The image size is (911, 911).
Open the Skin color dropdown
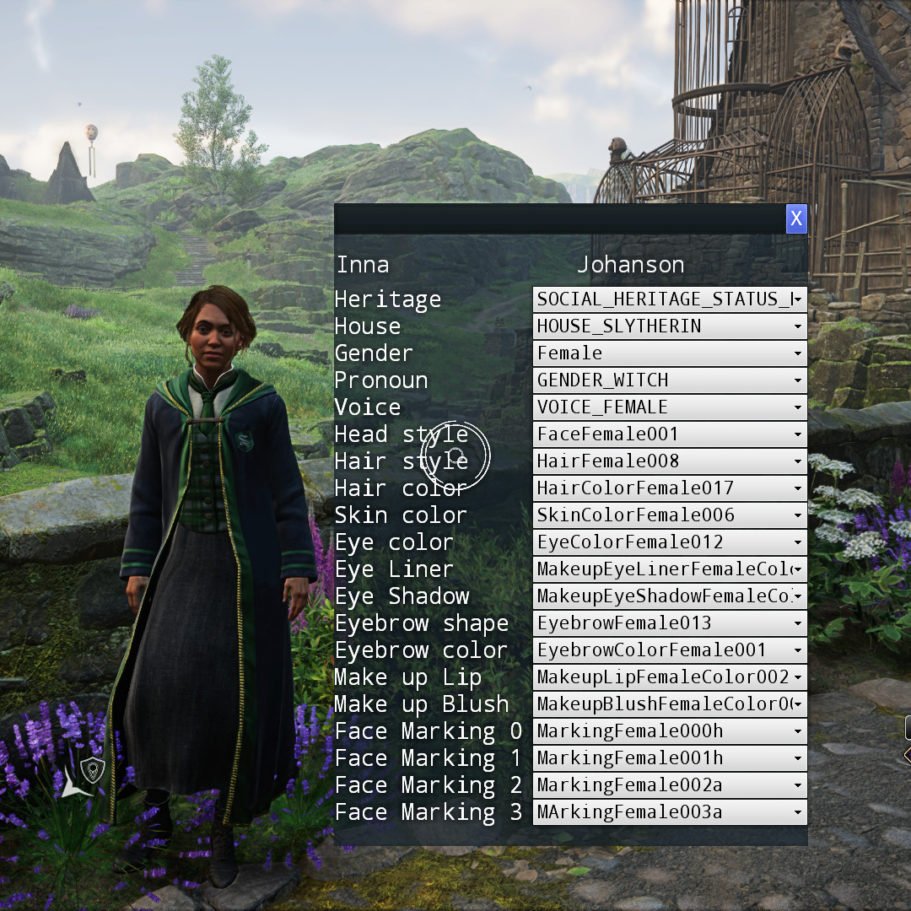(x=669, y=515)
